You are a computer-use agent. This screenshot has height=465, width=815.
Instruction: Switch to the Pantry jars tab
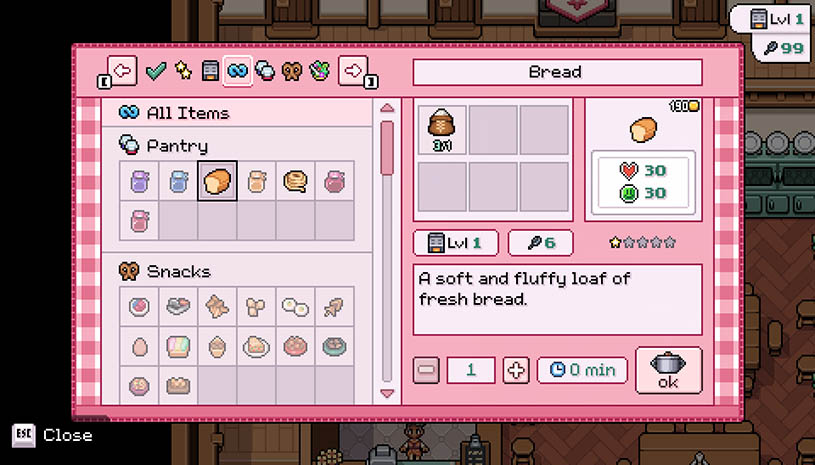pyautogui.click(x=265, y=71)
